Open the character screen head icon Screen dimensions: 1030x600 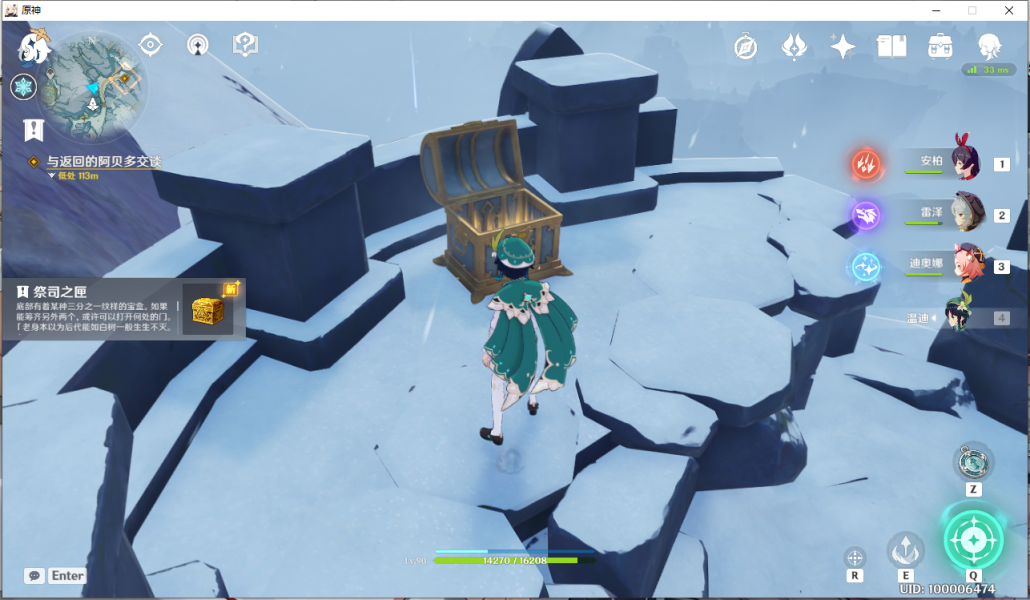point(988,46)
